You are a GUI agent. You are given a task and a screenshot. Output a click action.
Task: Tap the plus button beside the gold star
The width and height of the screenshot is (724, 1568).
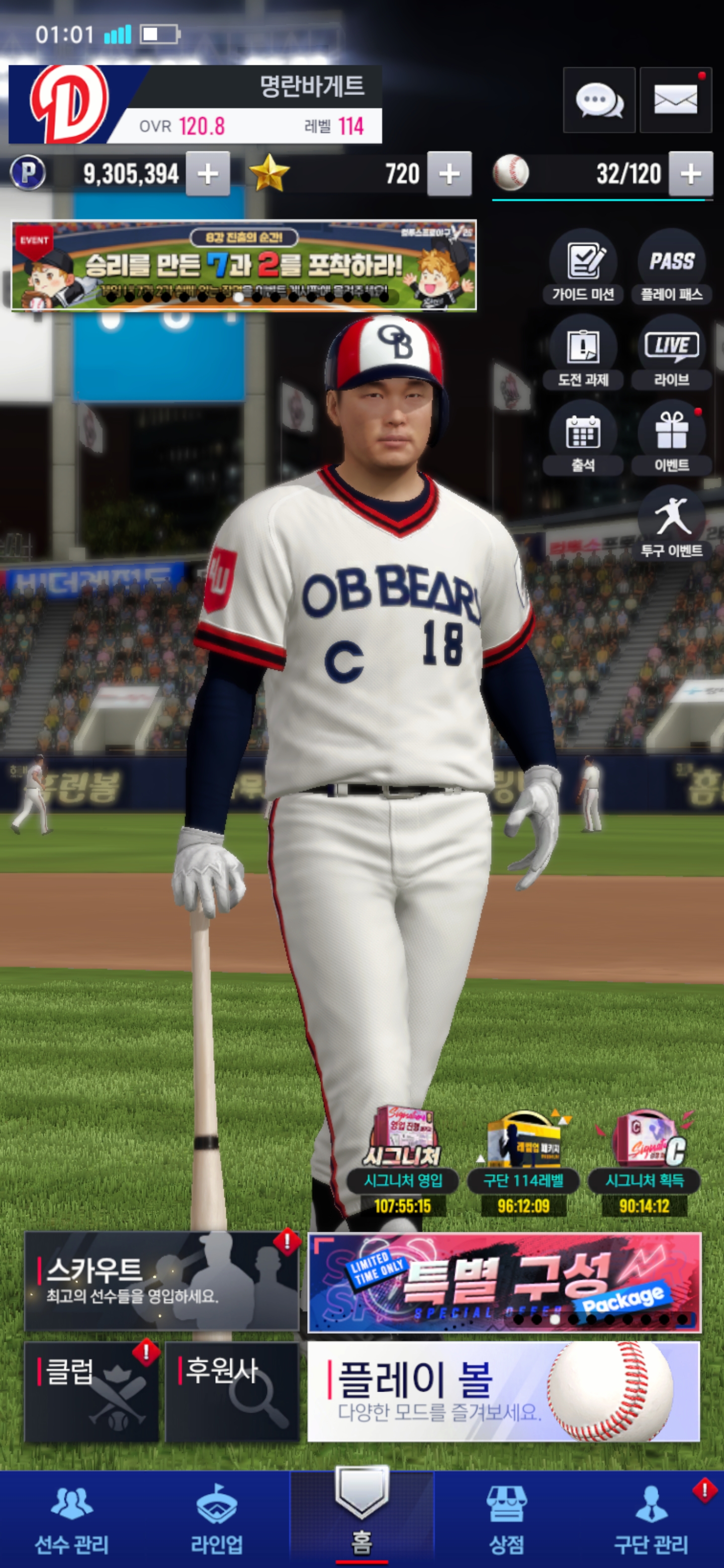[449, 174]
